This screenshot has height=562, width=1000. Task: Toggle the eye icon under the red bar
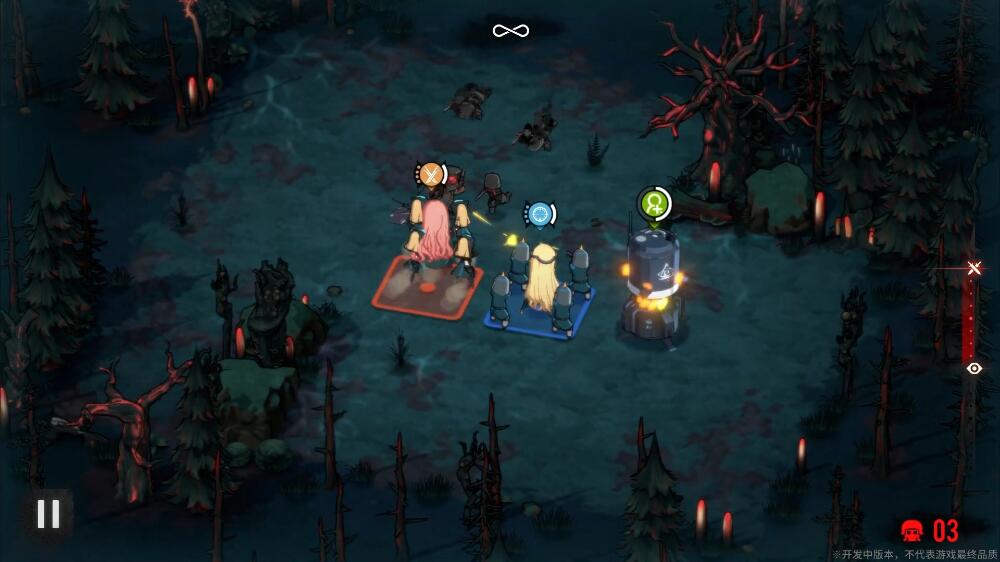[974, 369]
